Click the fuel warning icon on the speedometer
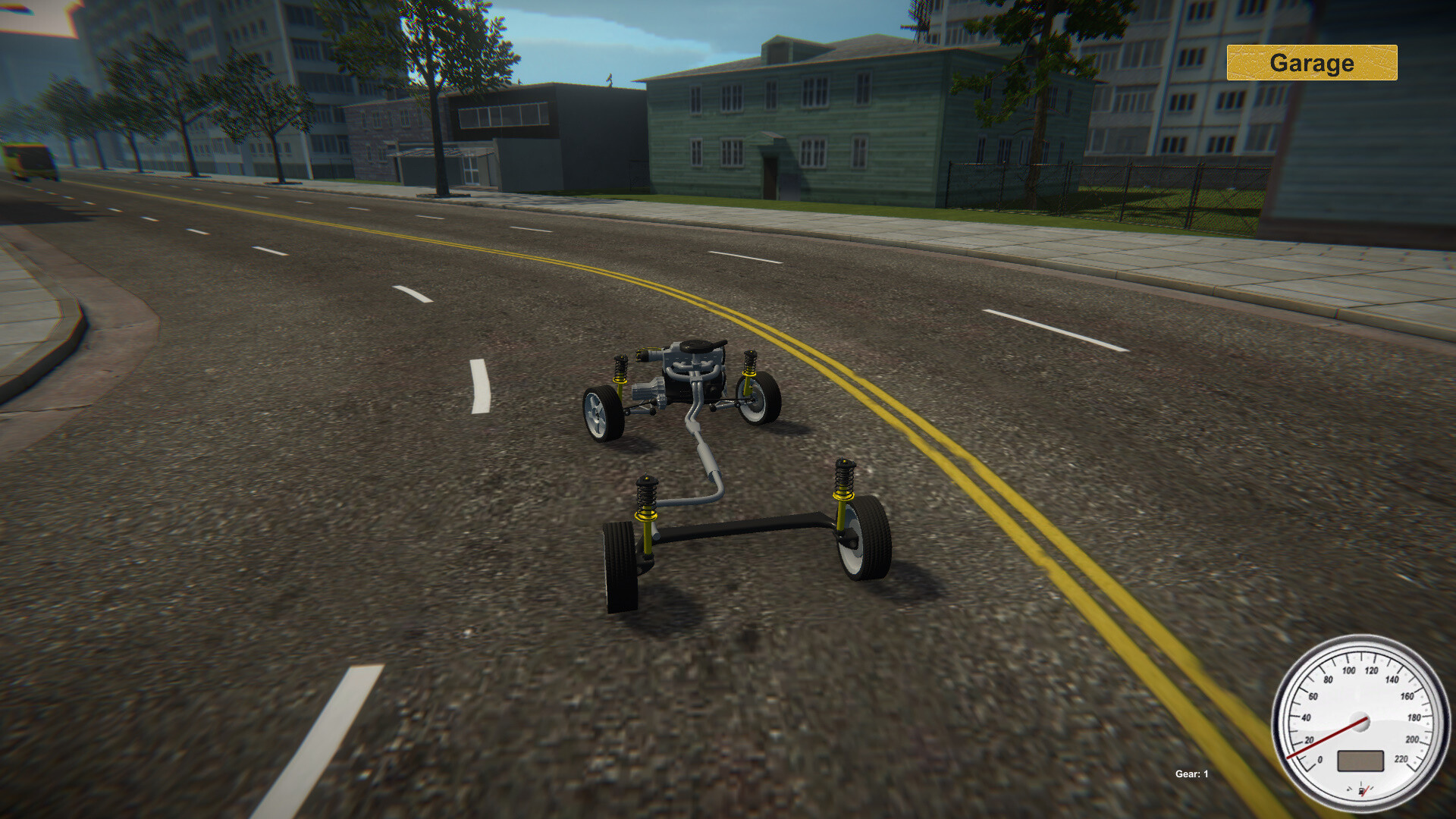Viewport: 1456px width, 819px height. [x=1362, y=790]
